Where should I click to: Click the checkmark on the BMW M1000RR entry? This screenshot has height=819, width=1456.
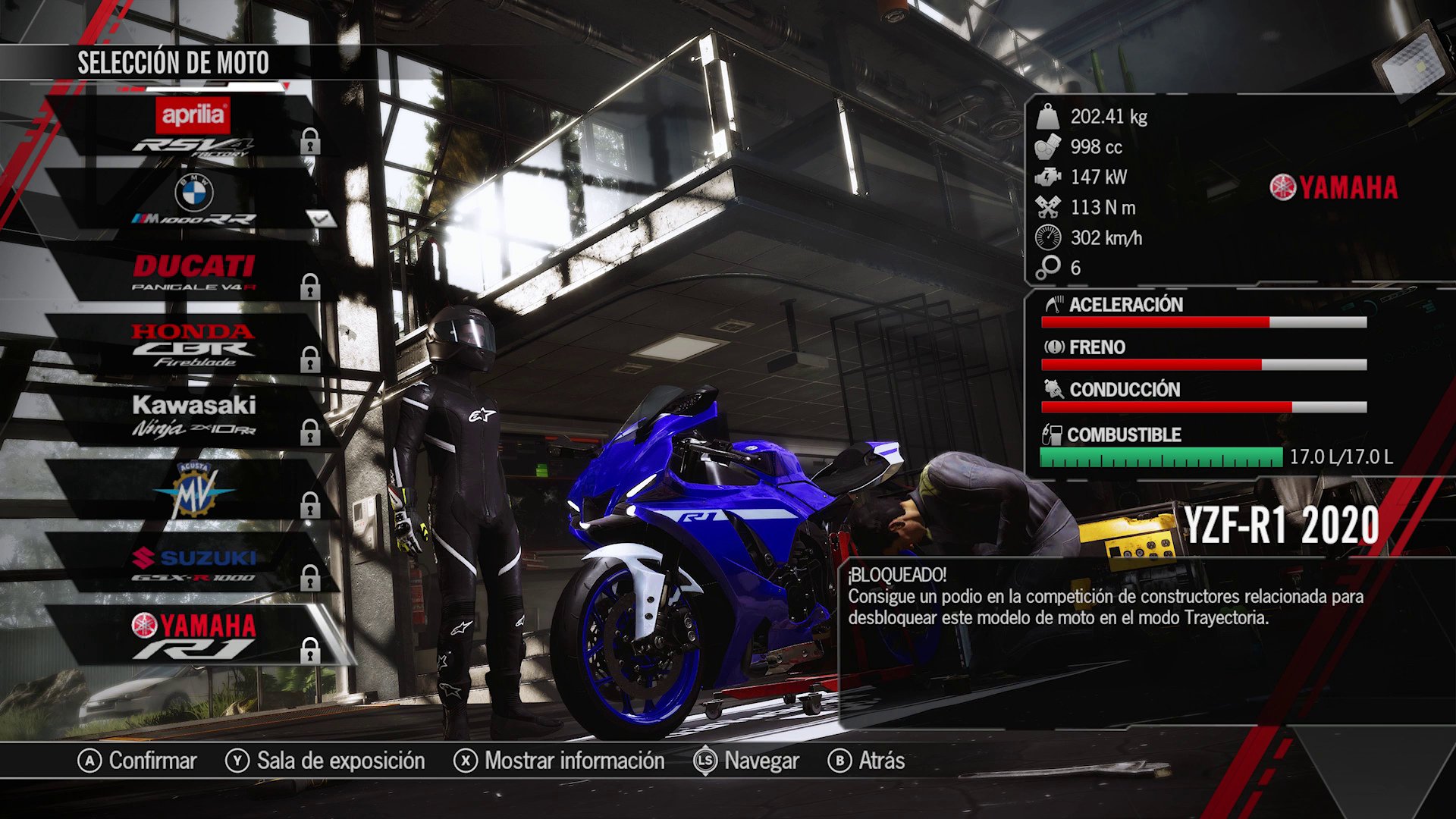coord(322,219)
